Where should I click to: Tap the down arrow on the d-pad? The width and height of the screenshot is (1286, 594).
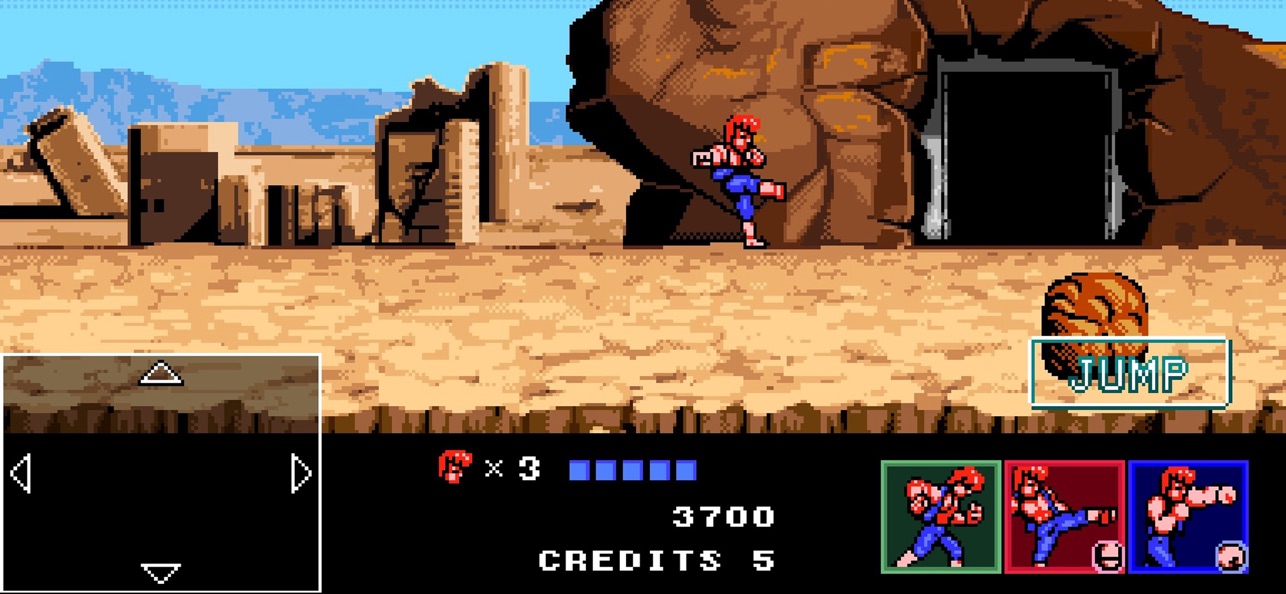160,572
